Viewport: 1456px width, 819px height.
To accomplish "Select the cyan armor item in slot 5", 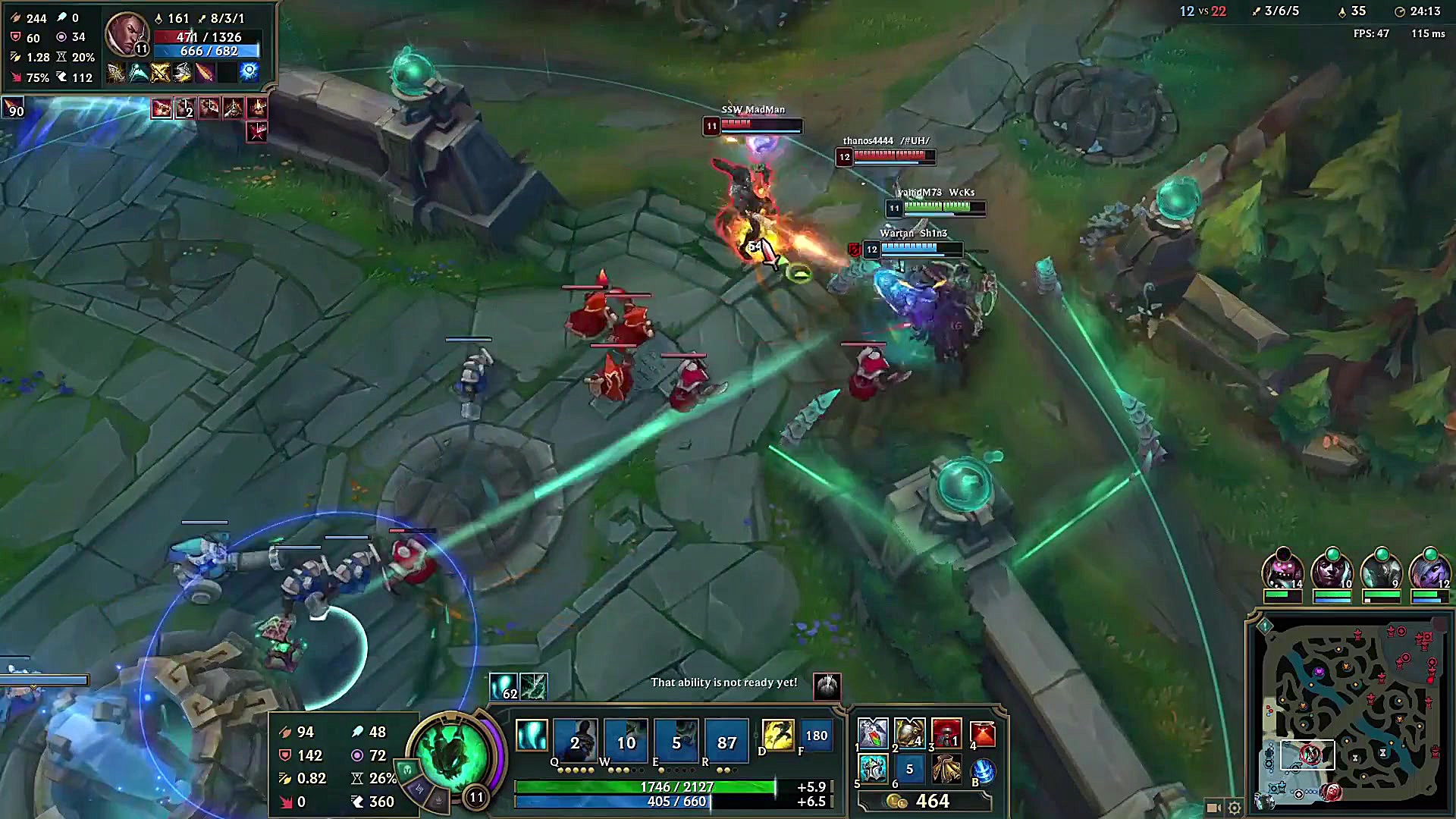I will click(x=873, y=769).
